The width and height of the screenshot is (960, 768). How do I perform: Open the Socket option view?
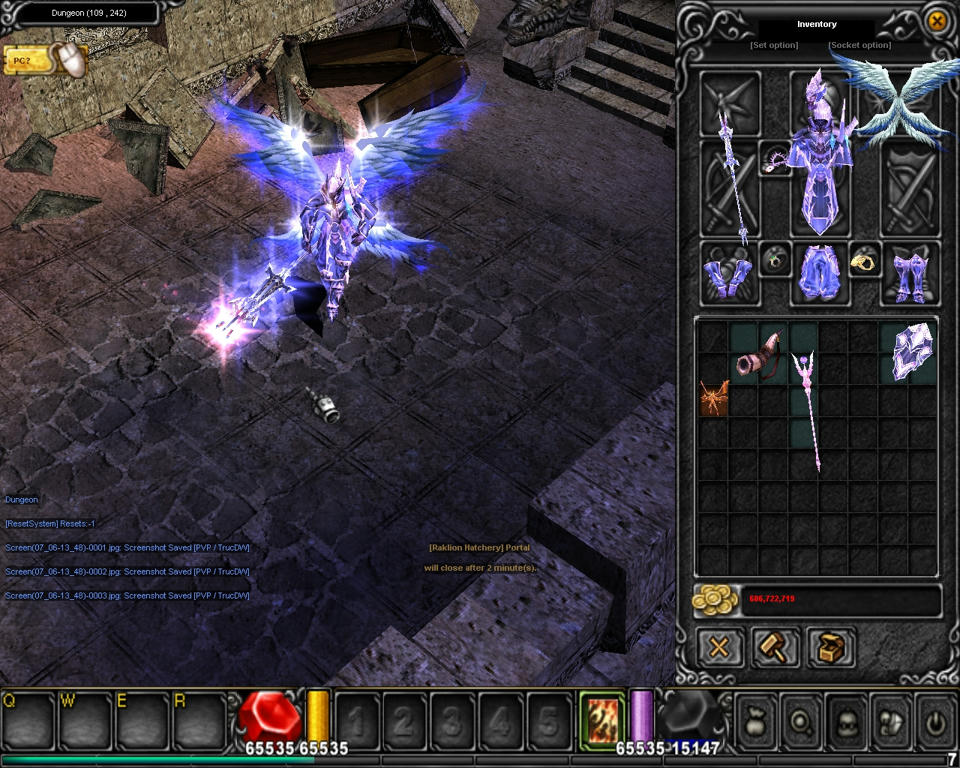859,45
